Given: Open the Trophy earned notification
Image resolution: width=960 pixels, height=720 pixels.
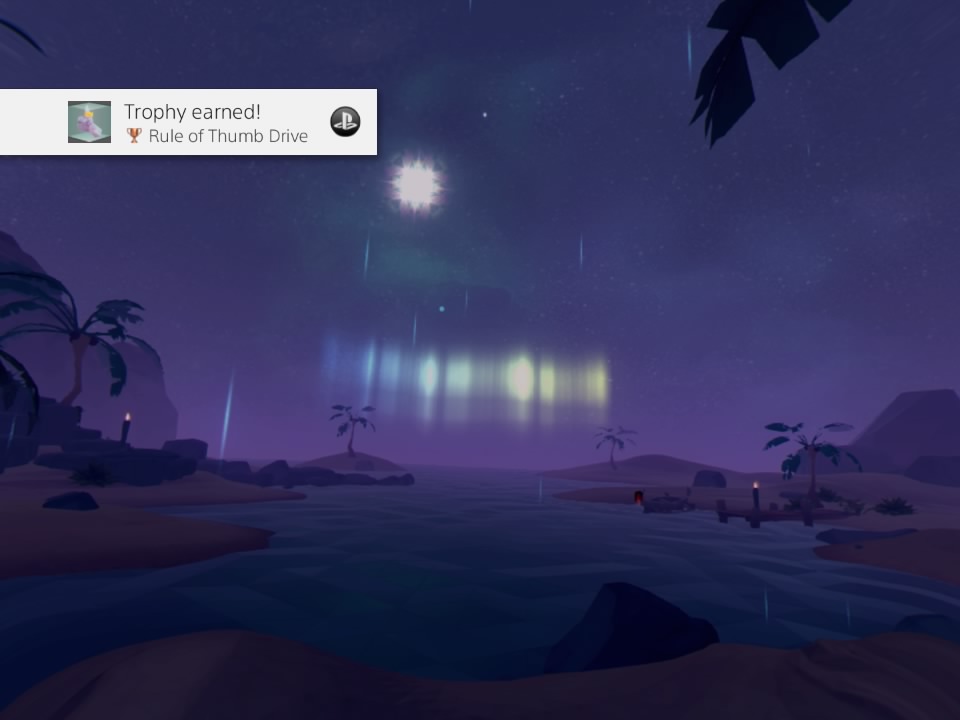Looking at the screenshot, I should (x=215, y=123).
